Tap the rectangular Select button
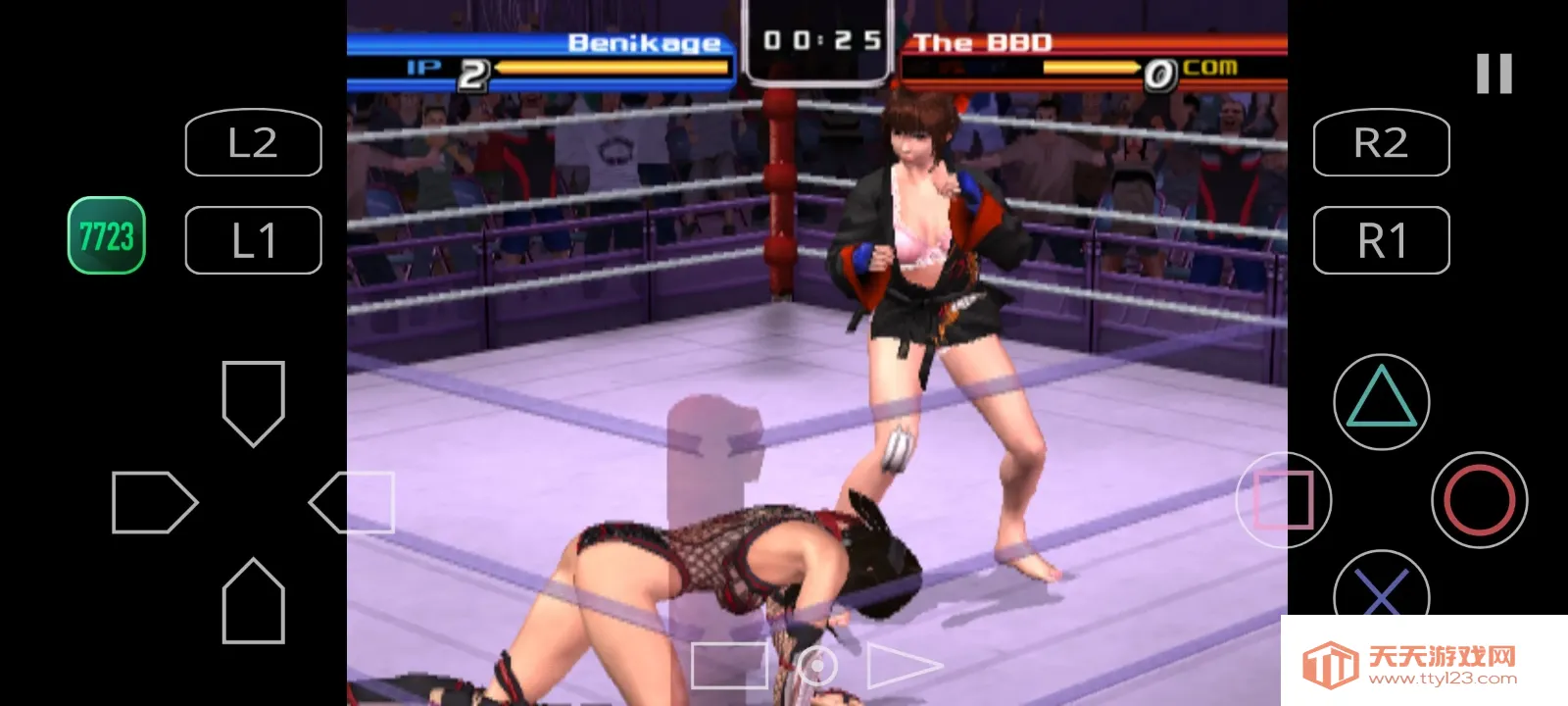The image size is (1568, 706). point(729,666)
